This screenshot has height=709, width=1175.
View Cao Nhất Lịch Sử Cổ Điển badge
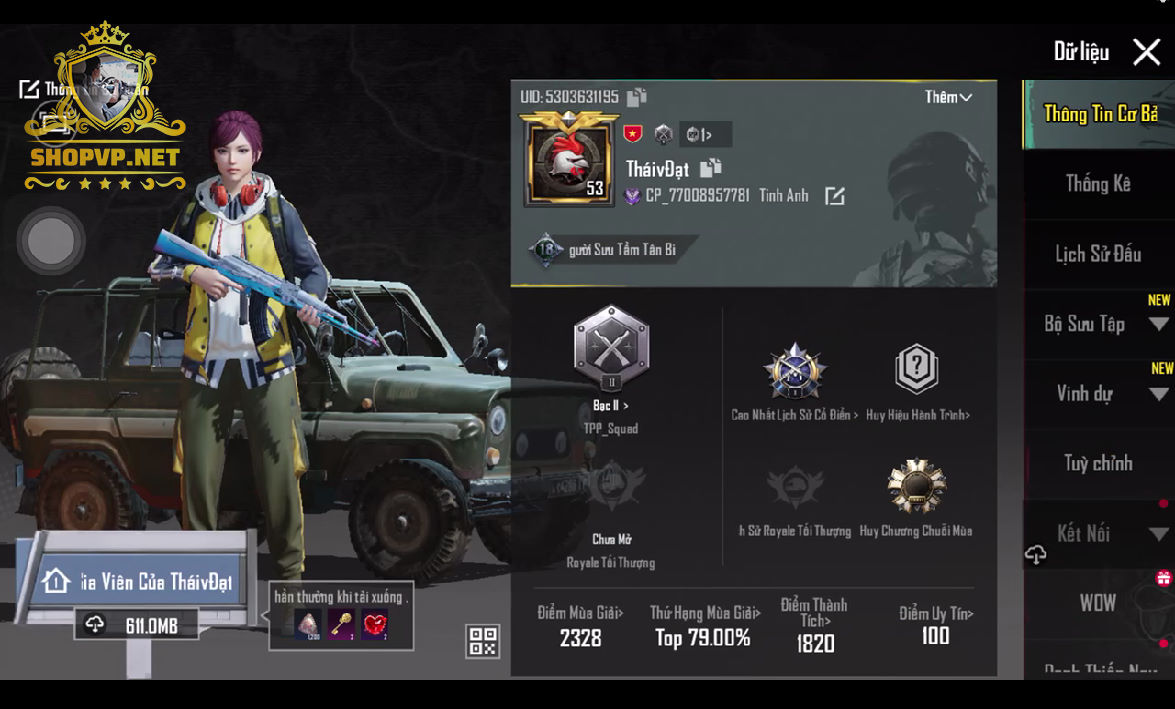(x=794, y=374)
